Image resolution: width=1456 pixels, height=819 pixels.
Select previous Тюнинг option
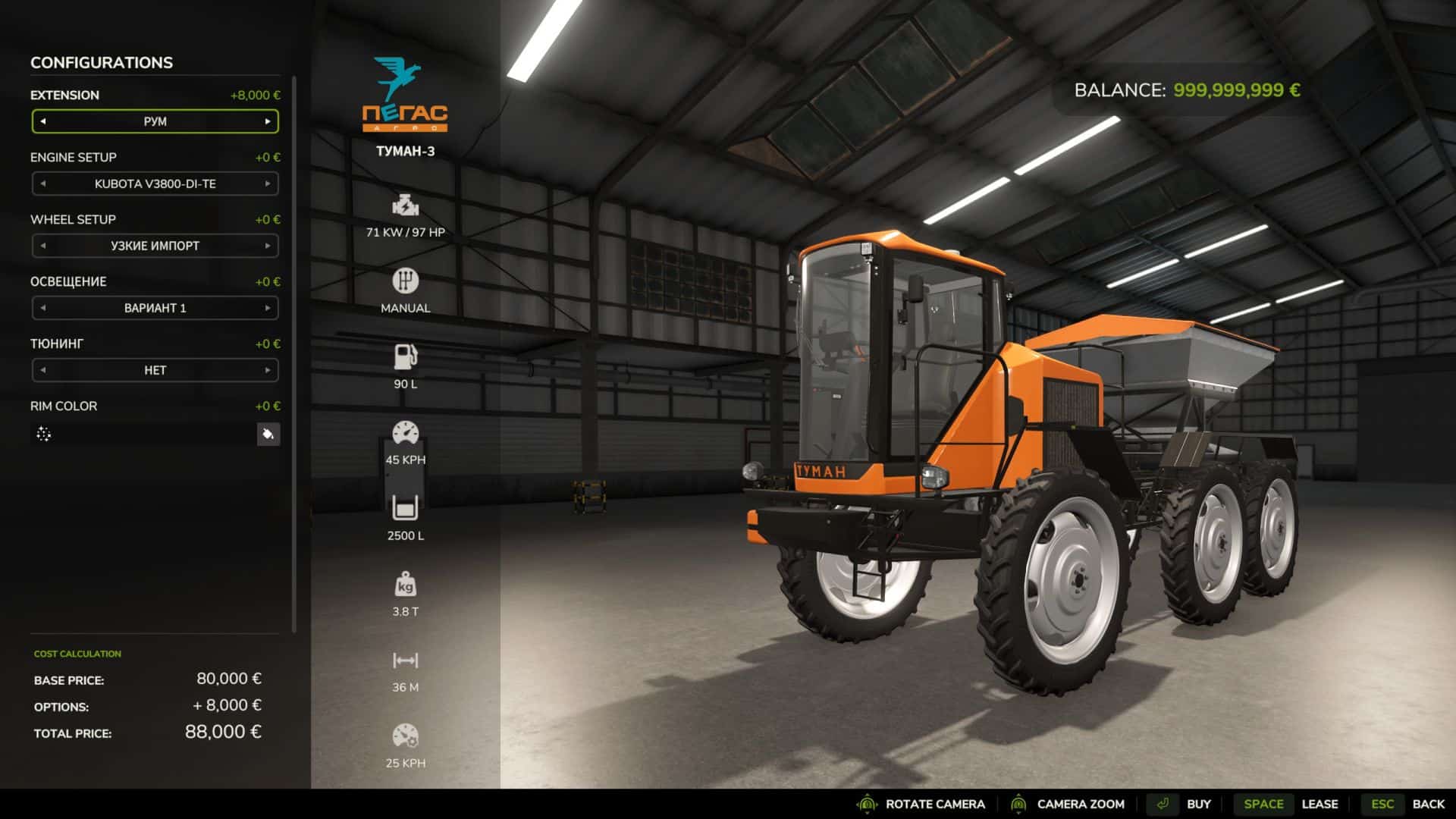pos(43,370)
